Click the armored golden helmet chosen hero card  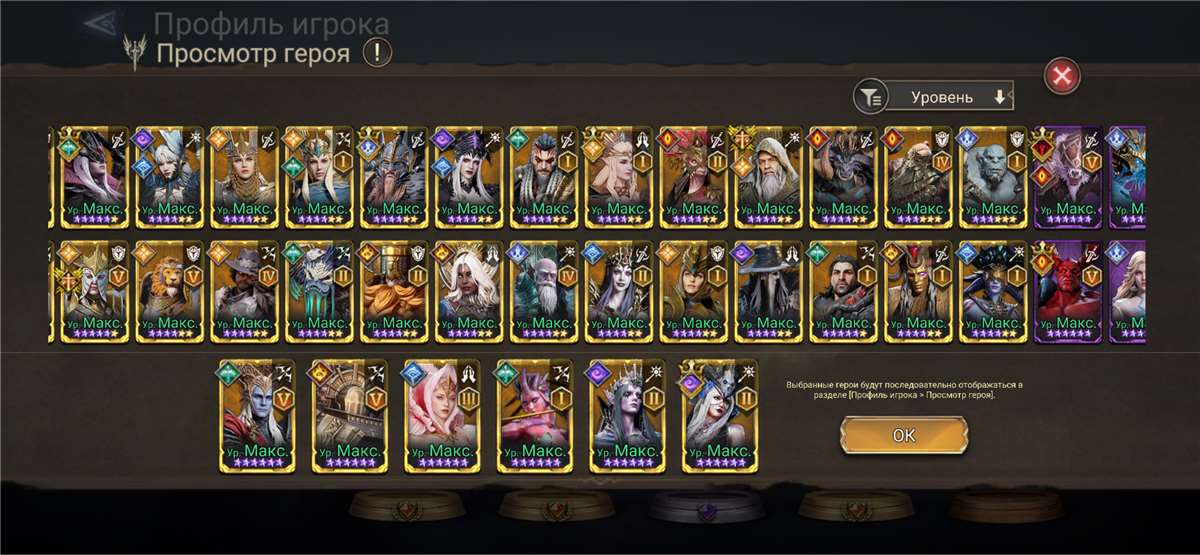(349, 415)
